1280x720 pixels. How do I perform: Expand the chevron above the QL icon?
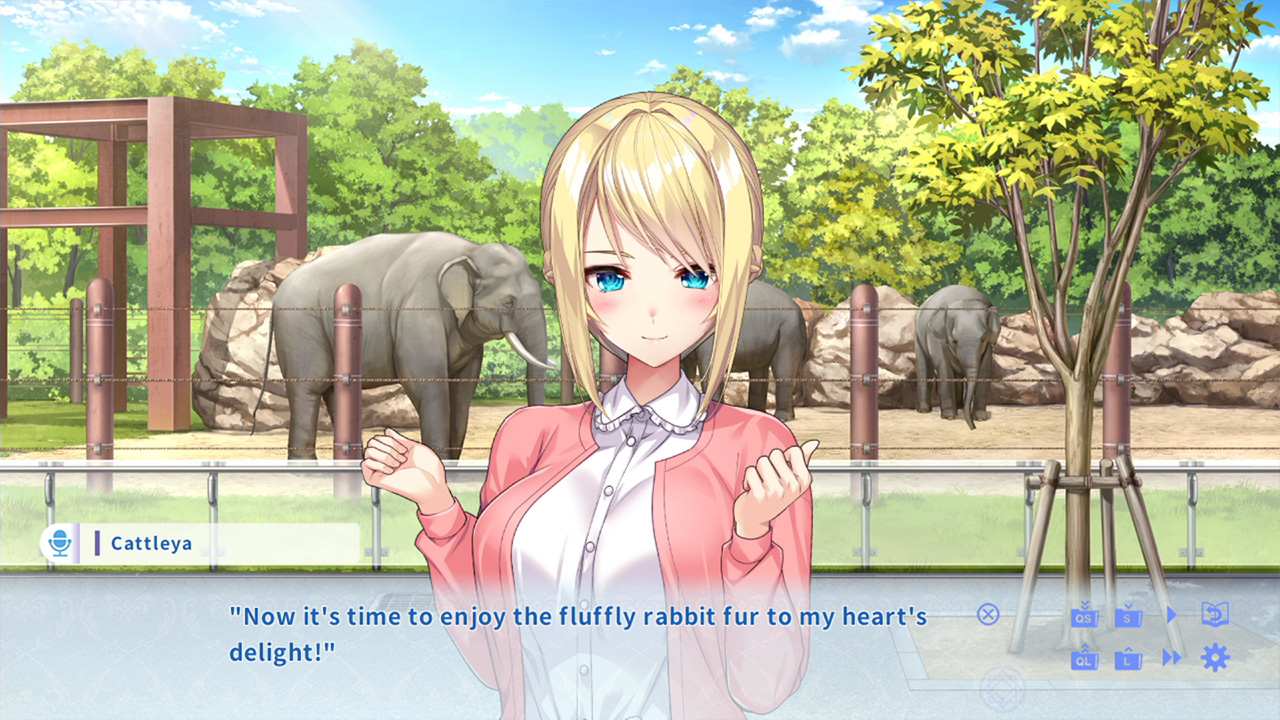pyautogui.click(x=1085, y=647)
